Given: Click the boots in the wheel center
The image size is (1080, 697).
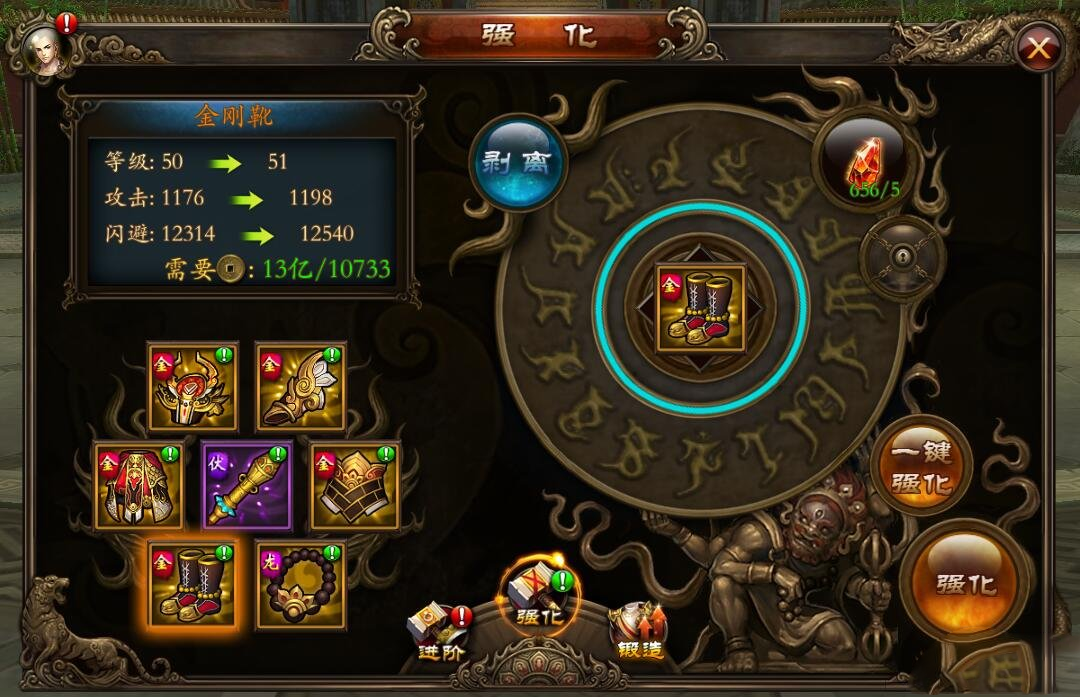Looking at the screenshot, I should (x=701, y=307).
